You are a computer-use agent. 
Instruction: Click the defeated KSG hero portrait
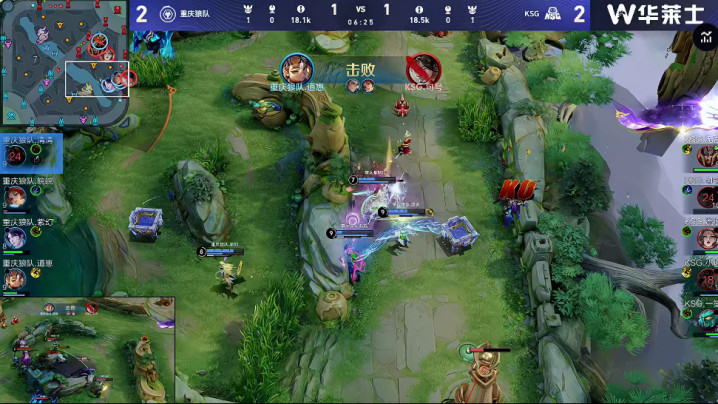coord(424,68)
